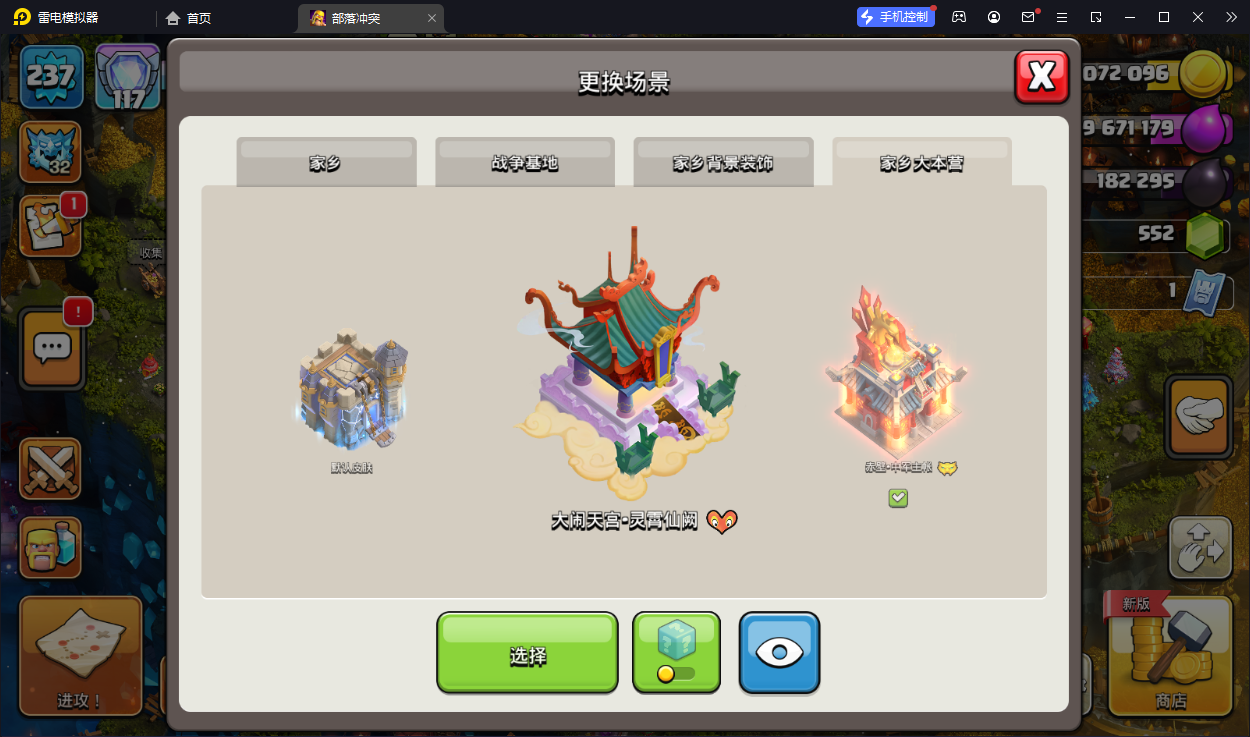This screenshot has width=1250, height=737.
Task: Click the 手机控制 emulator button
Action: click(896, 17)
